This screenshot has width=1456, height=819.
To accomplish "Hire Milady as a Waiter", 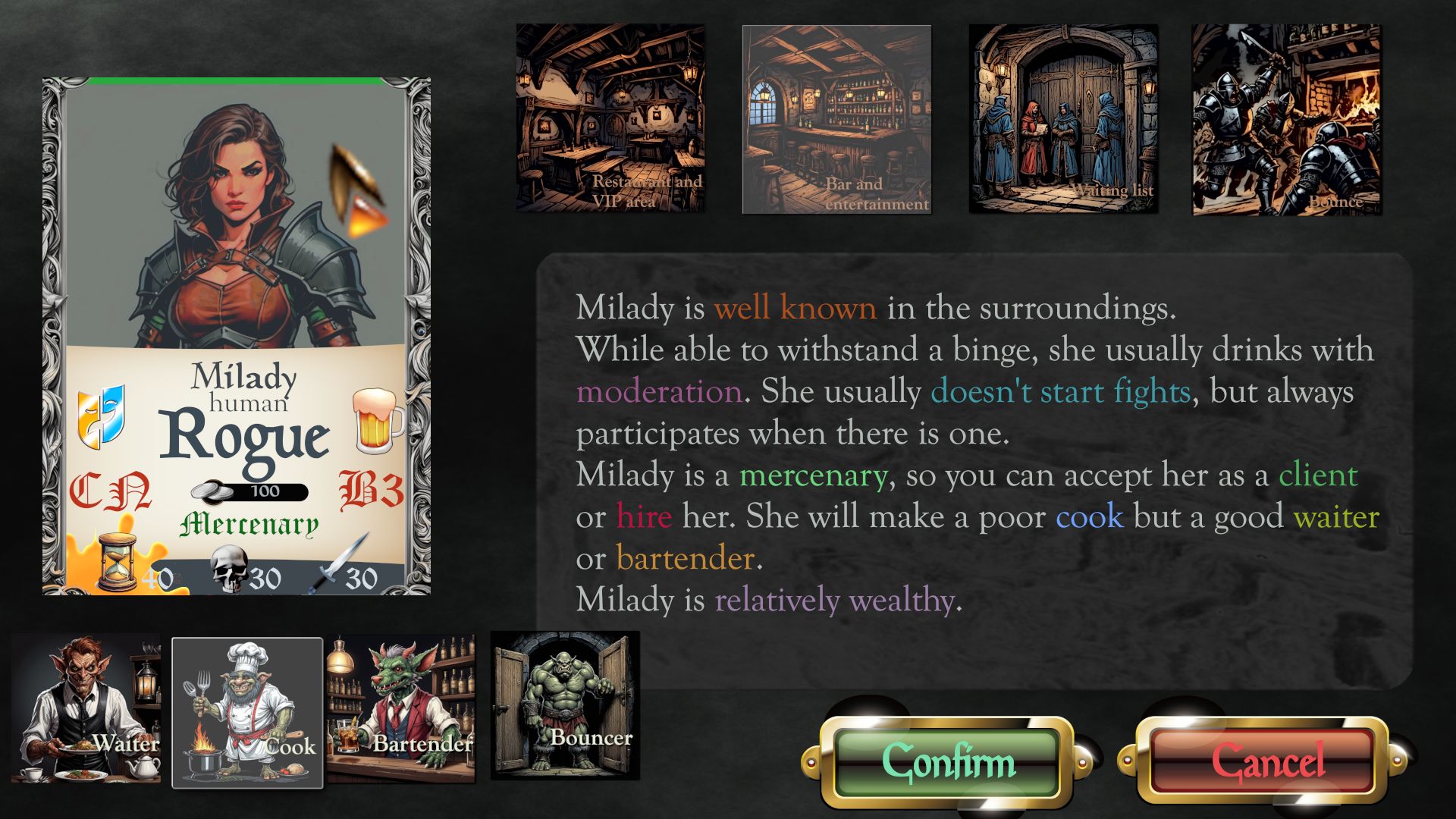I will click(x=86, y=709).
